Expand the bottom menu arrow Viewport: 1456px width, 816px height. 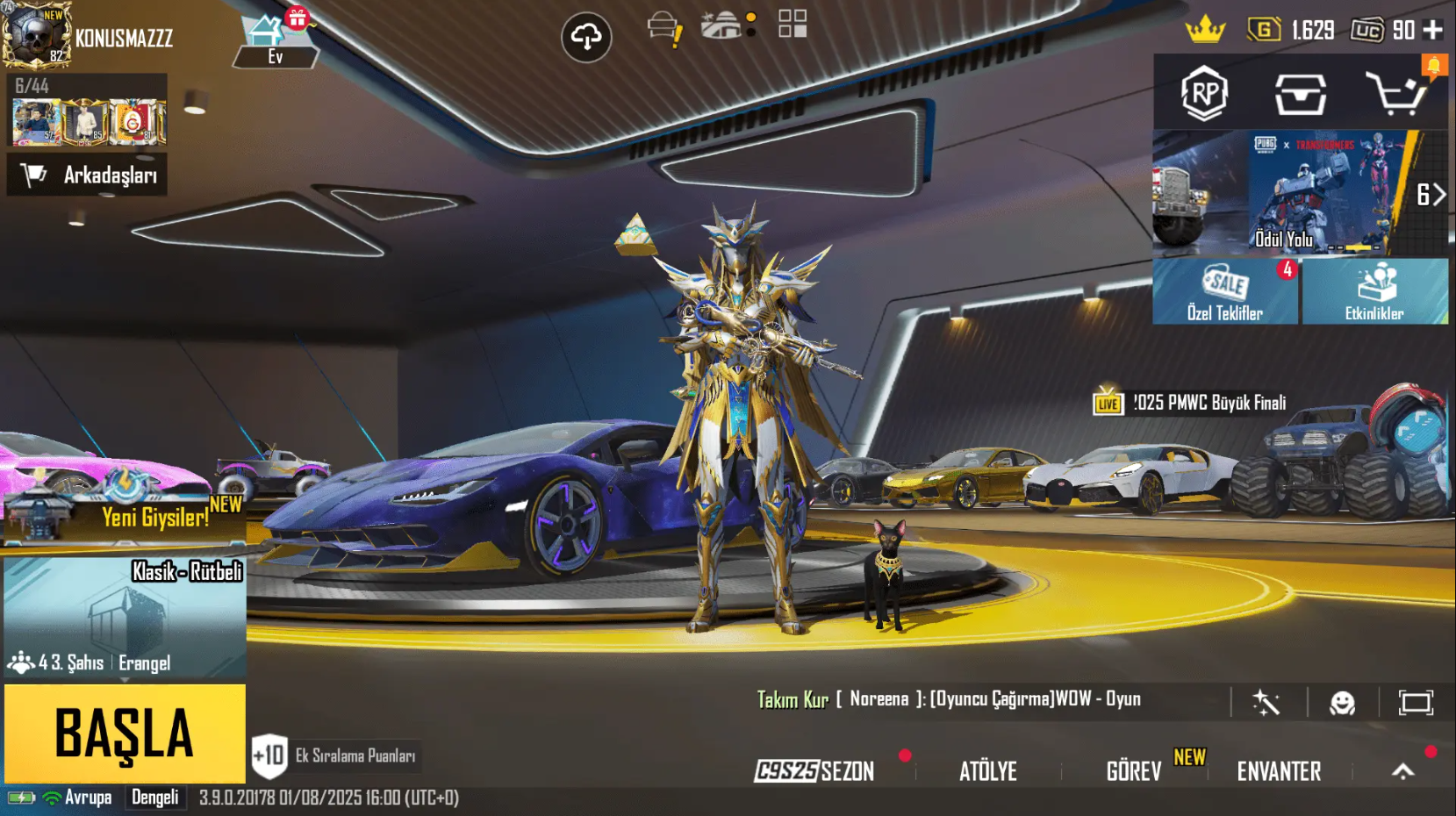click(1403, 771)
